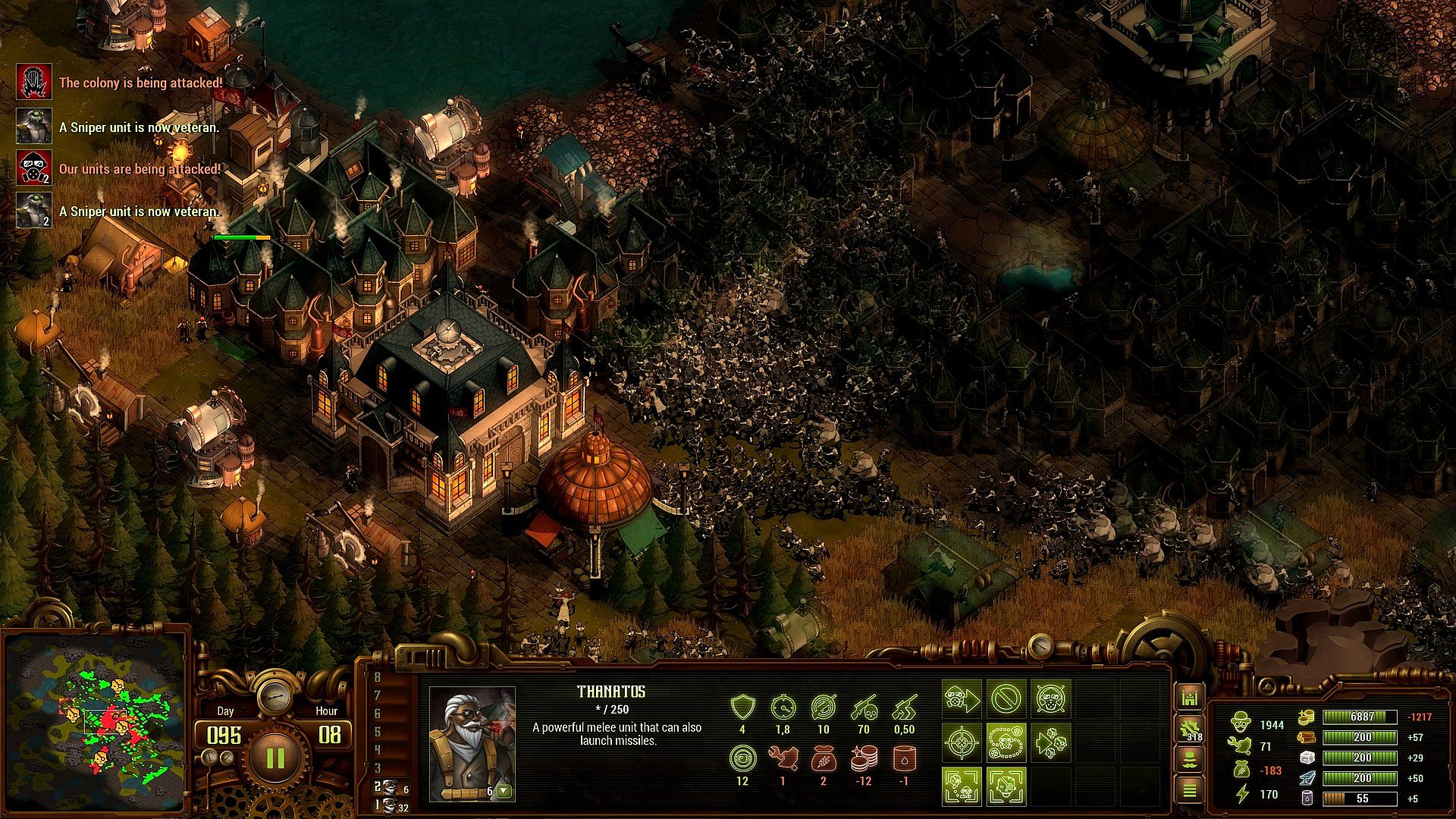Activate the chase infected command icon
Viewport: 1456px width, 819px height.
pos(1050,742)
